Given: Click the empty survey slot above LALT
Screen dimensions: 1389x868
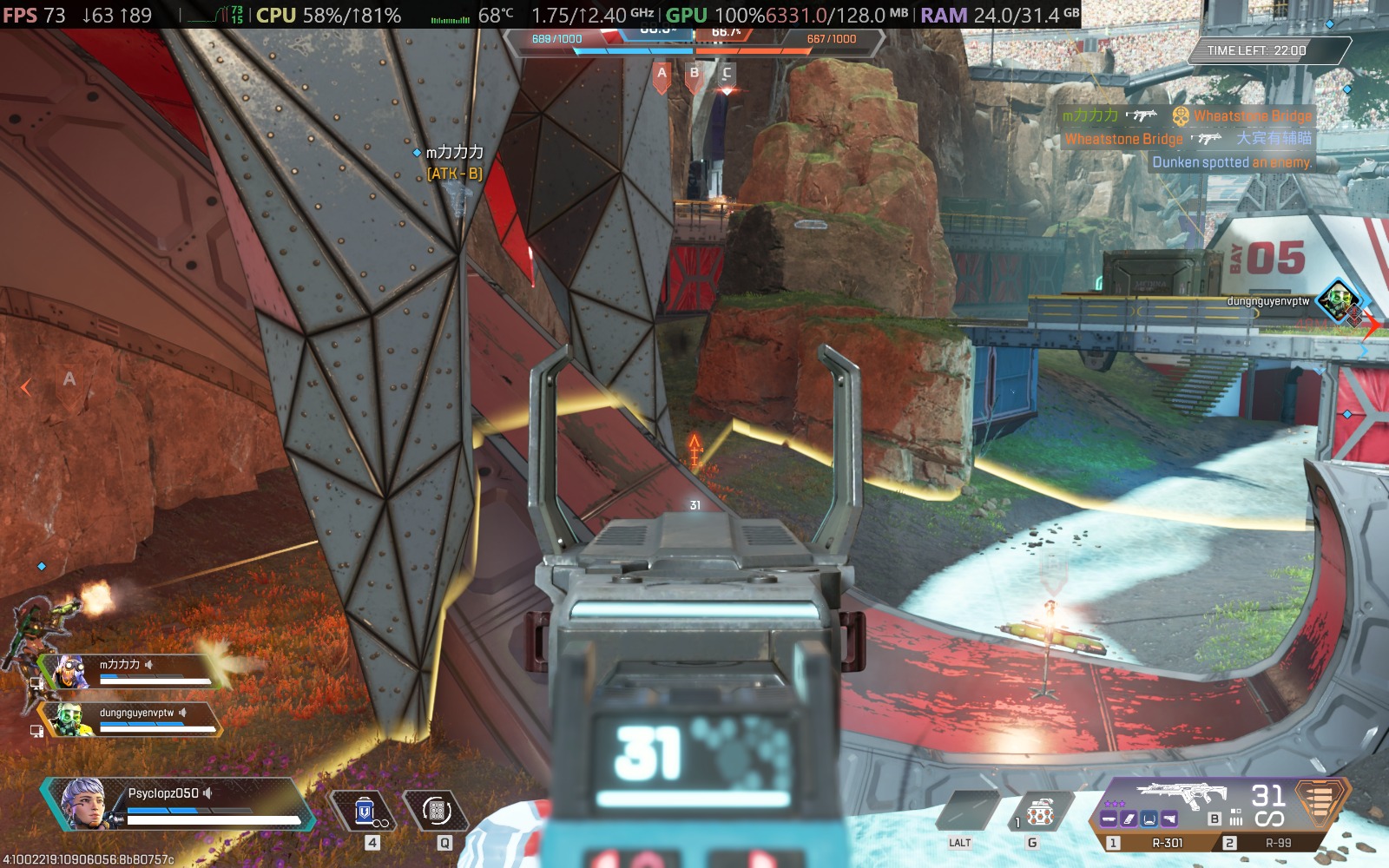Looking at the screenshot, I should [x=966, y=810].
